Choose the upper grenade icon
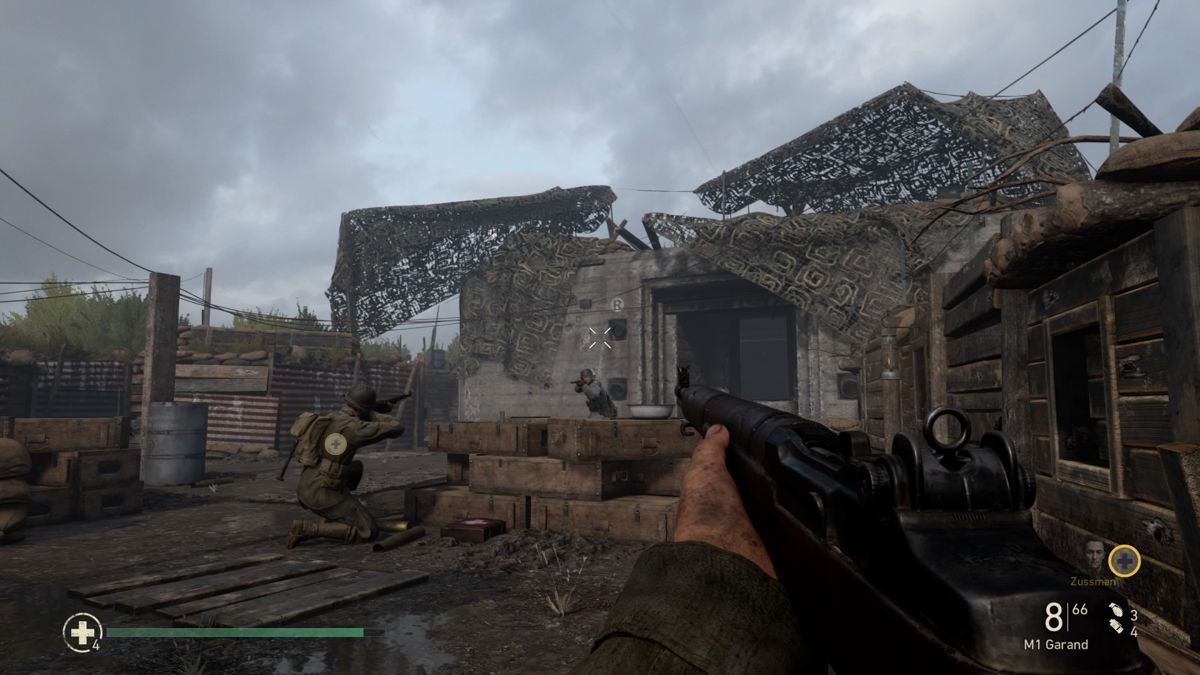 [x=1115, y=610]
